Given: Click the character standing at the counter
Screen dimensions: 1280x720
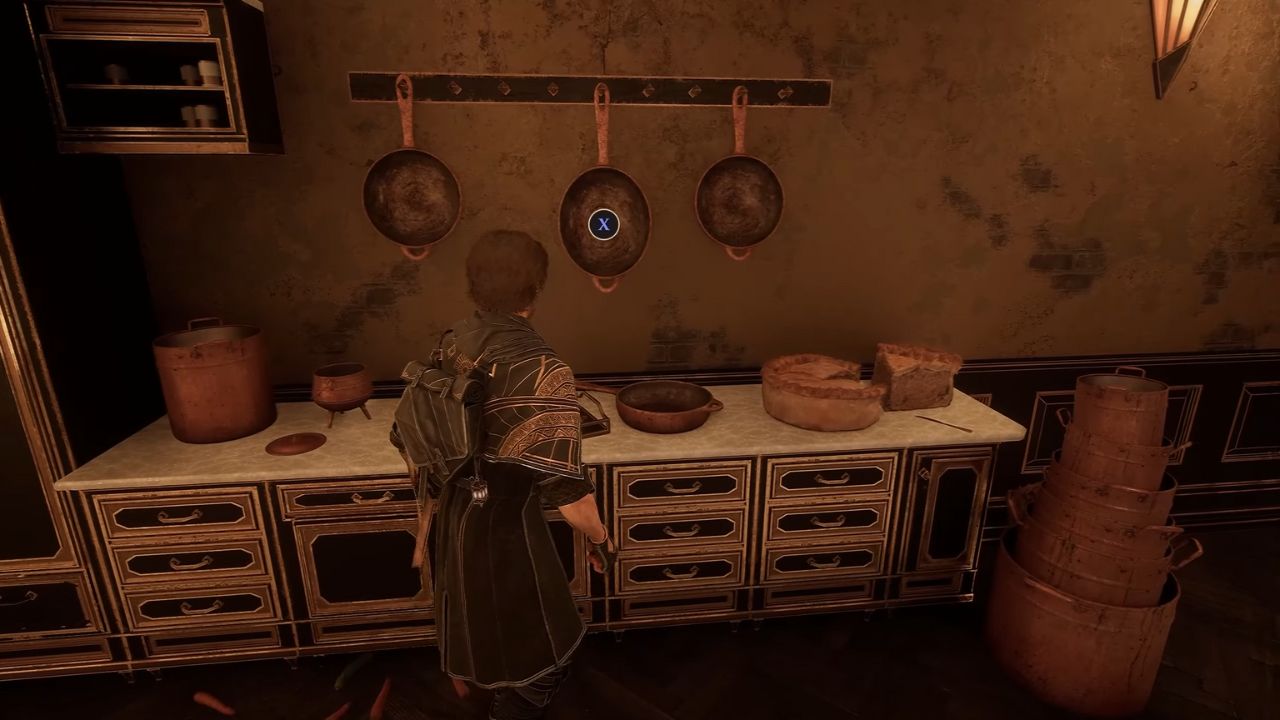Looking at the screenshot, I should (x=500, y=450).
